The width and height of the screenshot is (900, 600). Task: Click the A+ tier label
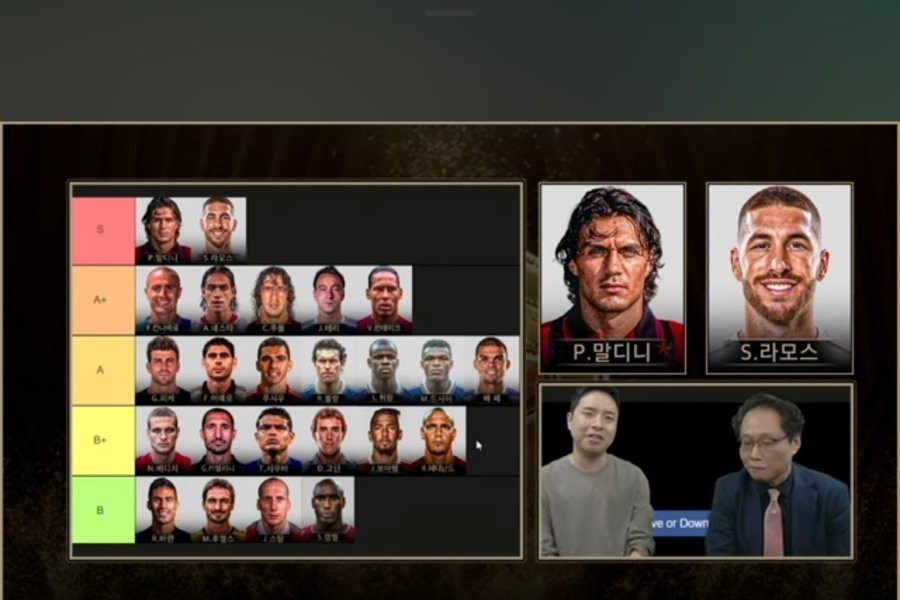[x=103, y=299]
